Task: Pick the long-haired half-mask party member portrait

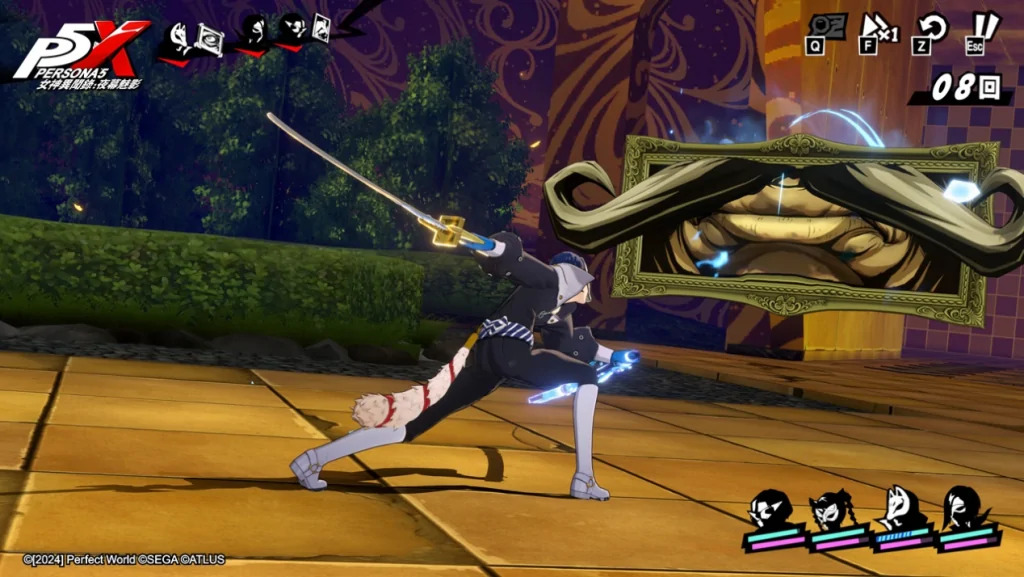Action: pyautogui.click(x=963, y=510)
